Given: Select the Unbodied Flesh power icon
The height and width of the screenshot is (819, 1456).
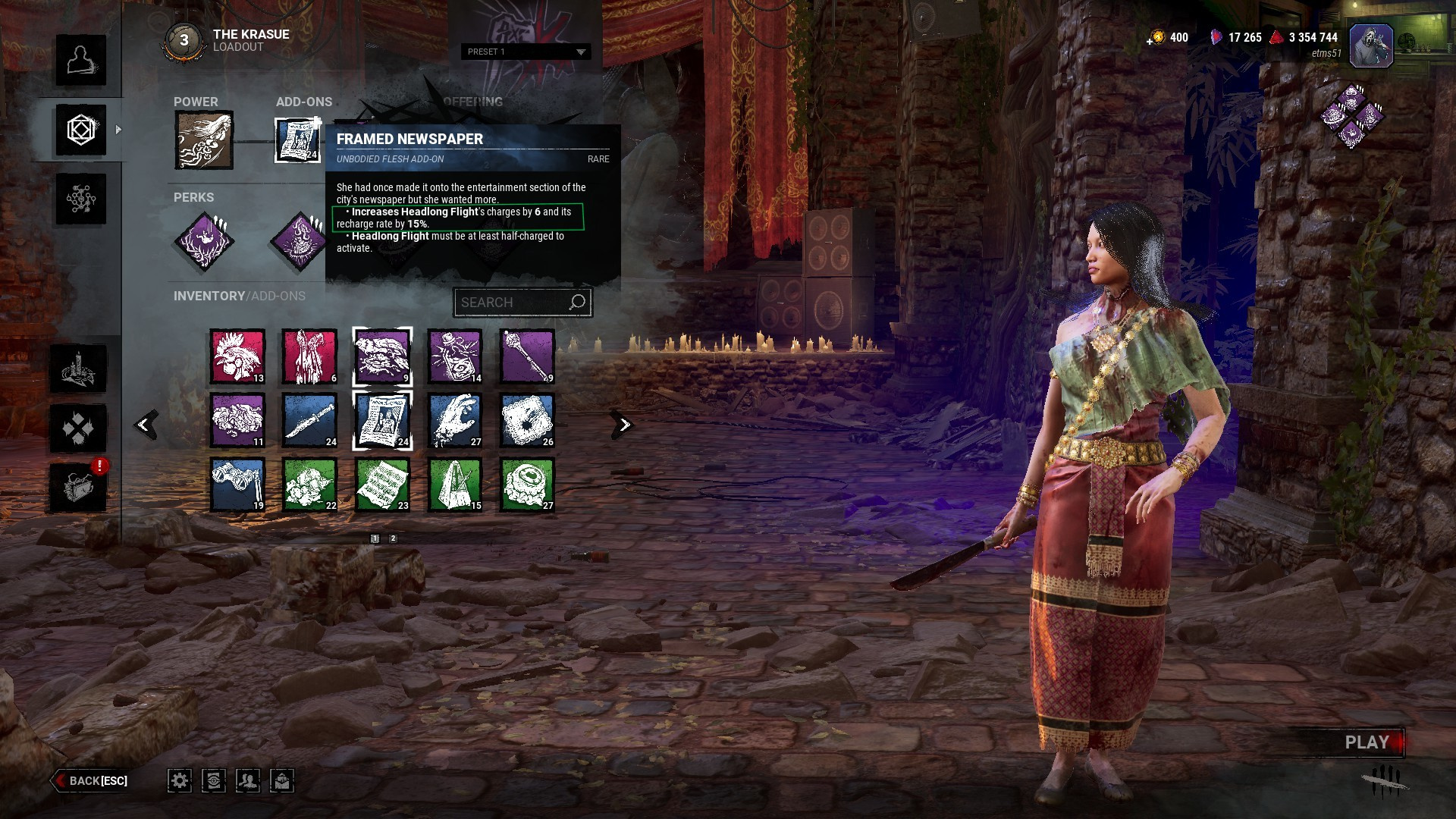Looking at the screenshot, I should coord(204,140).
